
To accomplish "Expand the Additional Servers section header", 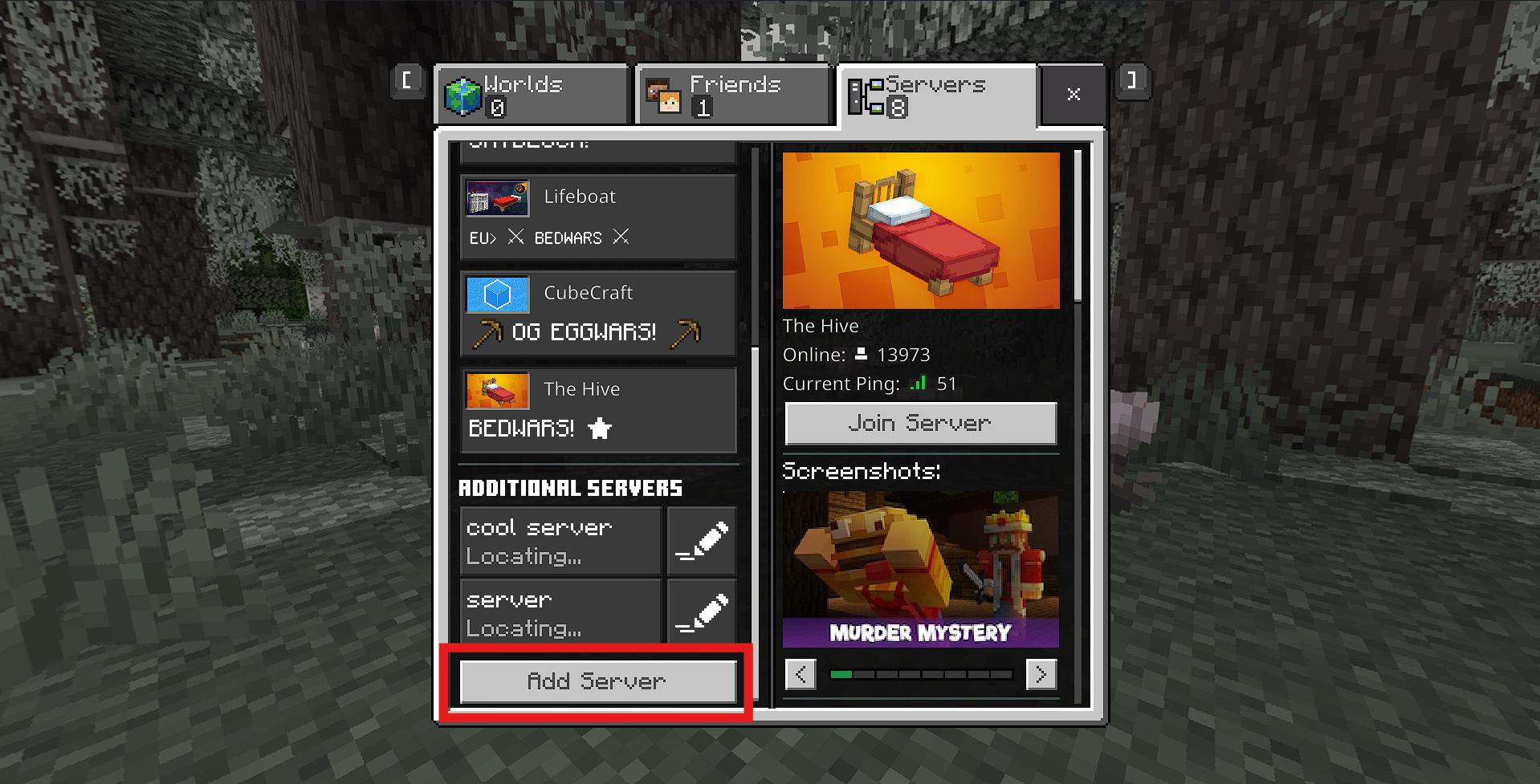I will point(570,487).
